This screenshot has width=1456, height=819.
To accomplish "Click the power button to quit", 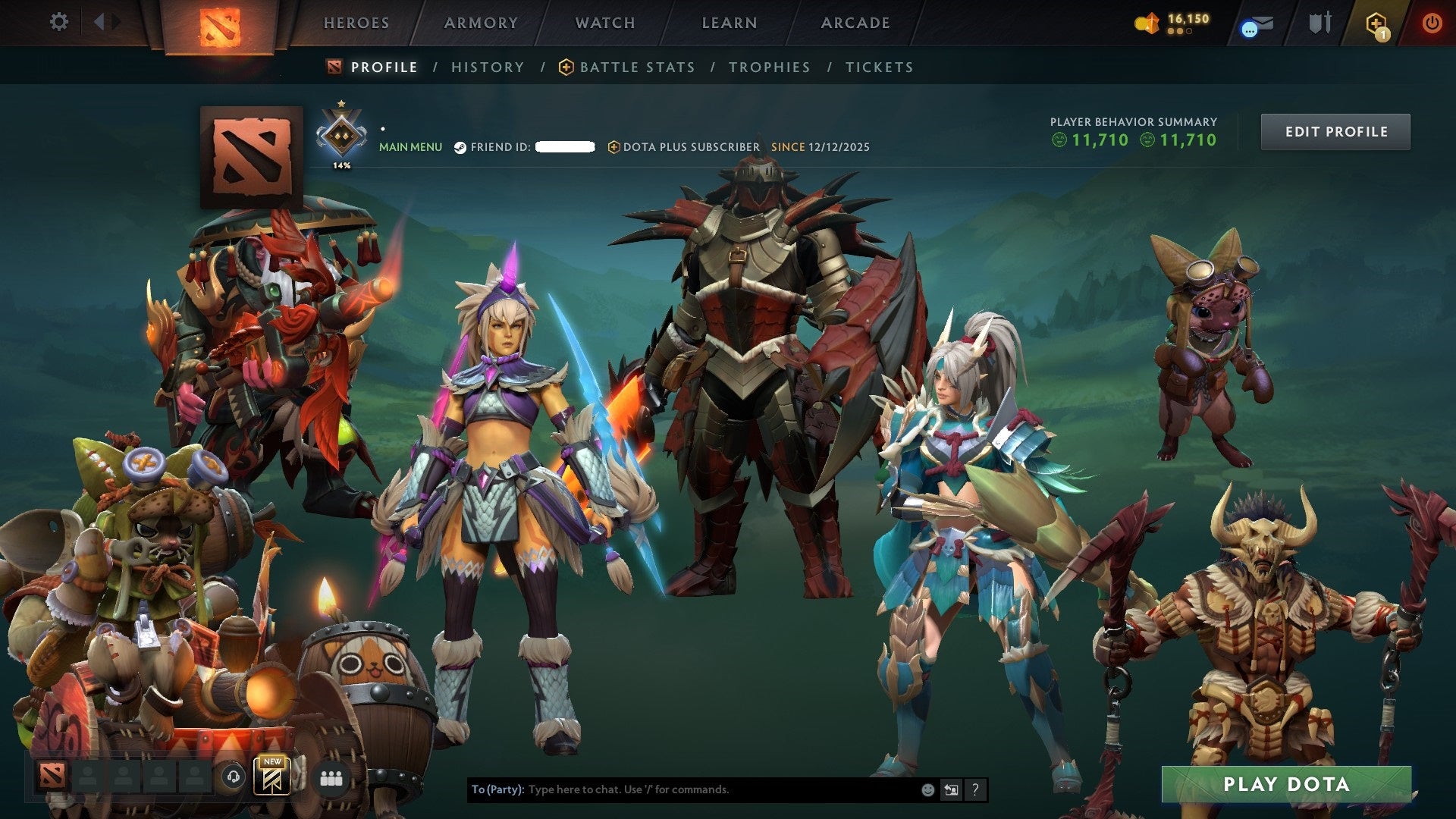I will 1432,23.
